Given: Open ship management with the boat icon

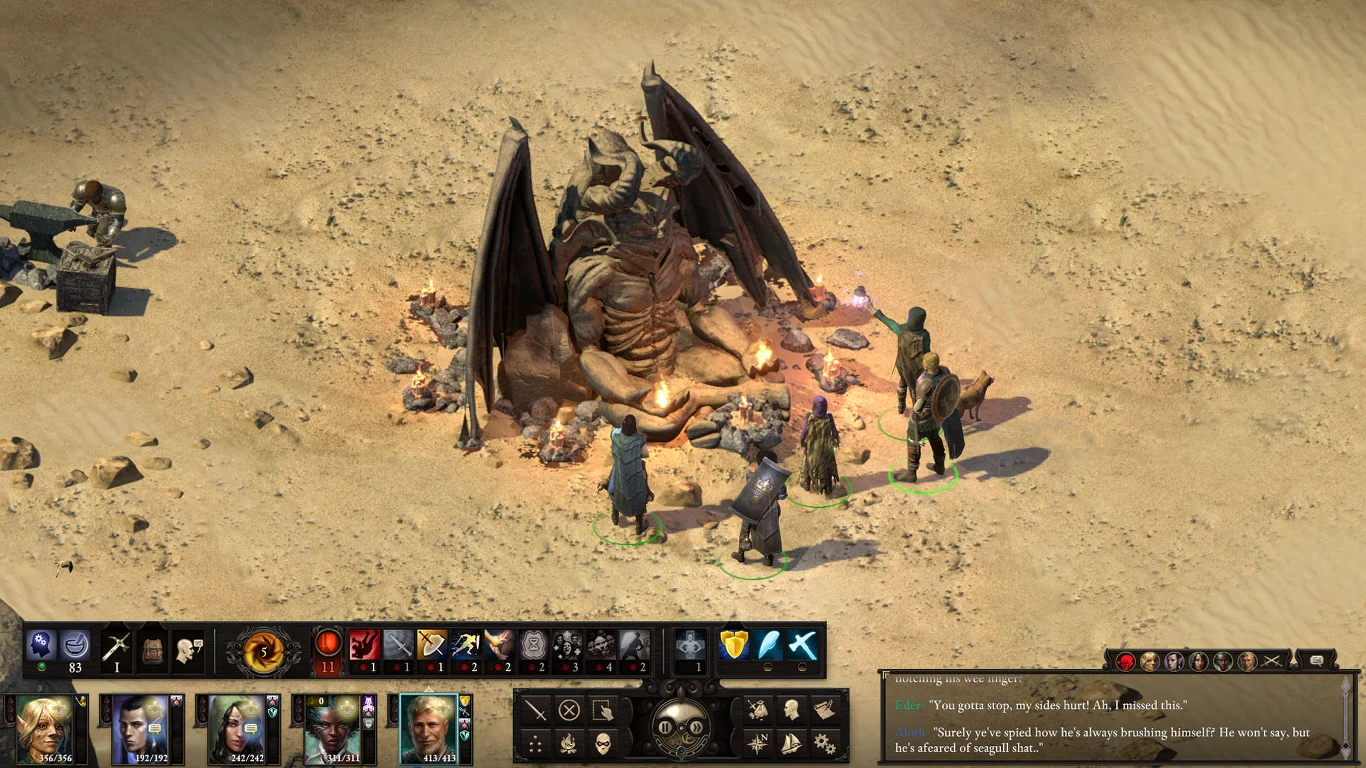Looking at the screenshot, I should point(791,742).
